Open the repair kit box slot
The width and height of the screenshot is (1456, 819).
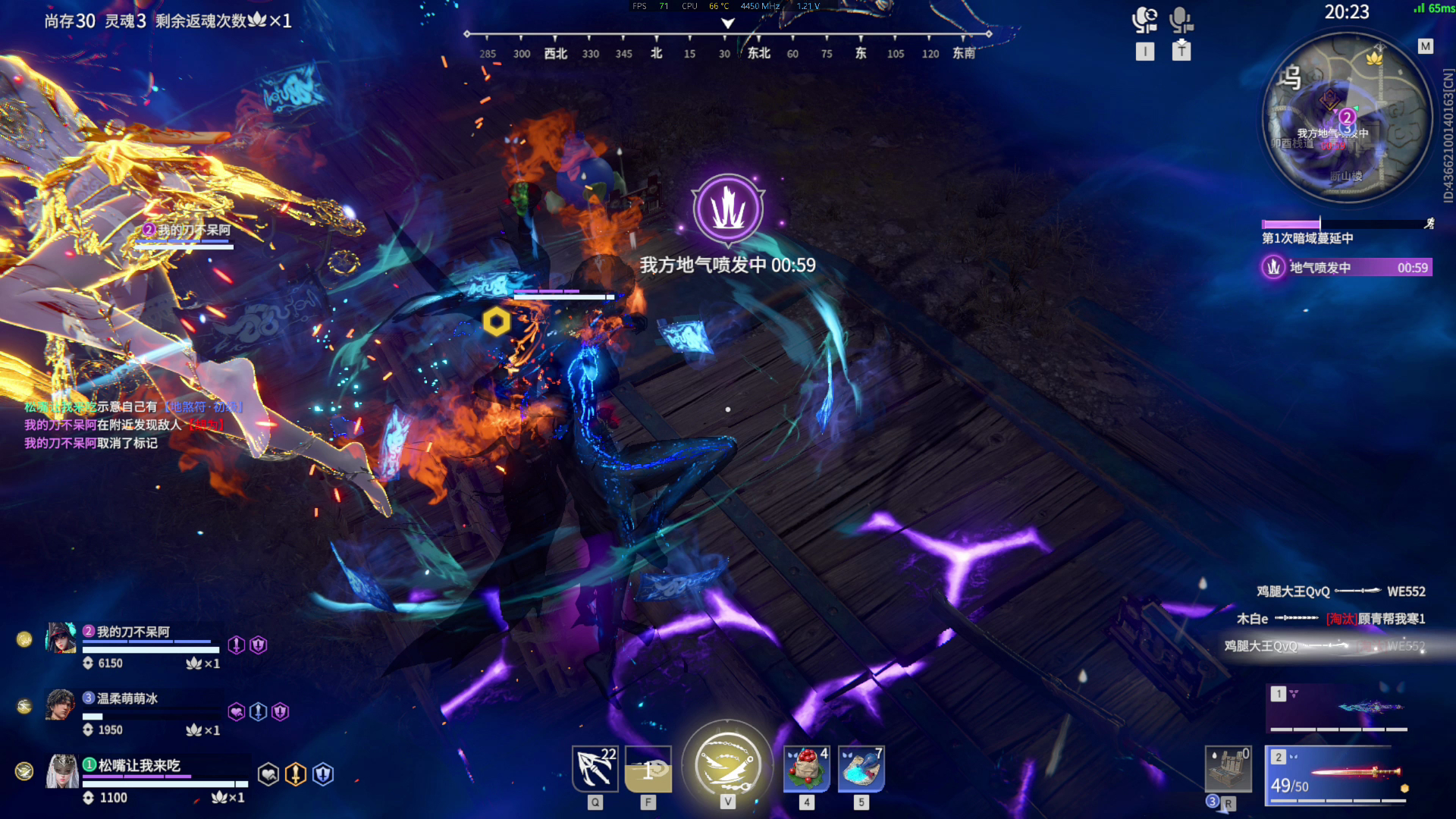click(1228, 769)
